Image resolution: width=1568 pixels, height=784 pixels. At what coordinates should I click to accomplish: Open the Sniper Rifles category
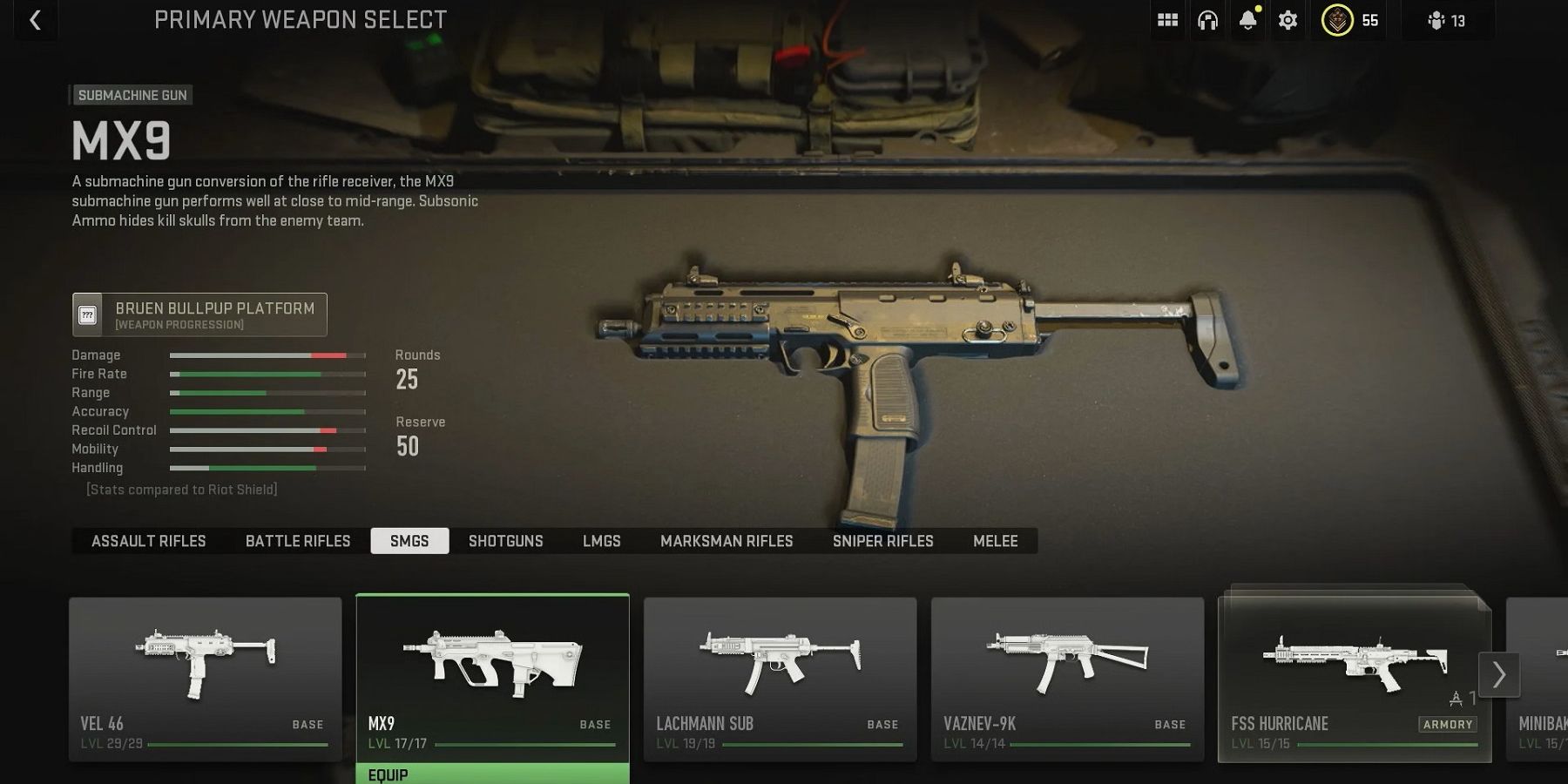(882, 541)
